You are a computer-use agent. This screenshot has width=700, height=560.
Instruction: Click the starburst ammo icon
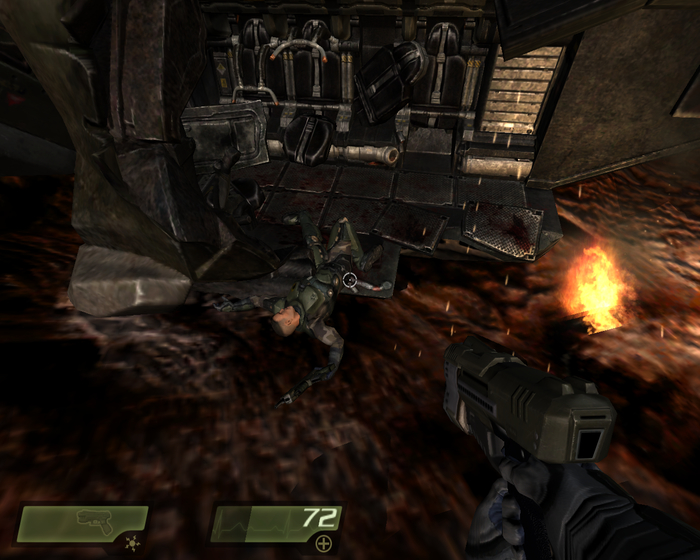131,543
